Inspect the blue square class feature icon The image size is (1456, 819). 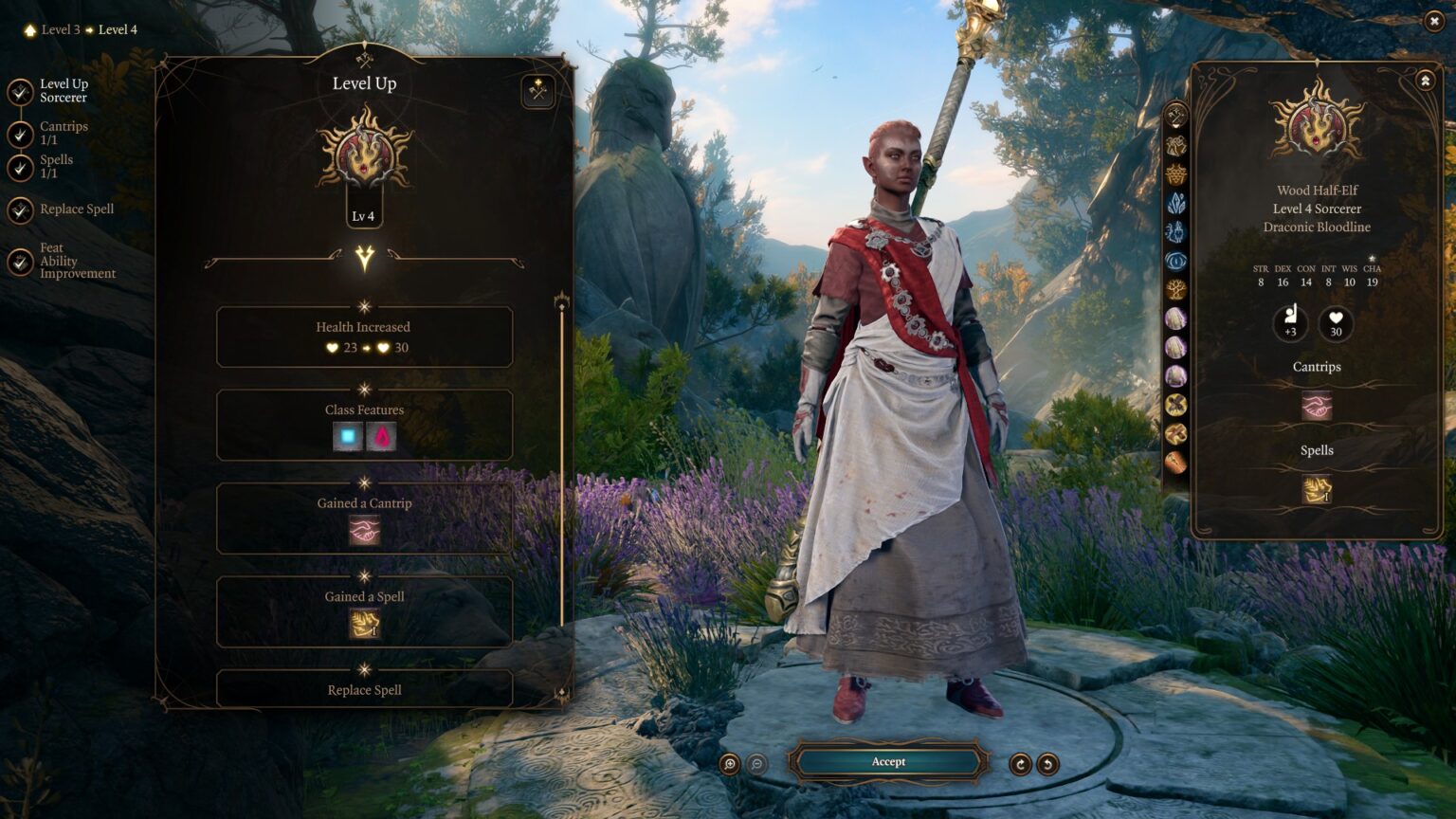(x=348, y=437)
